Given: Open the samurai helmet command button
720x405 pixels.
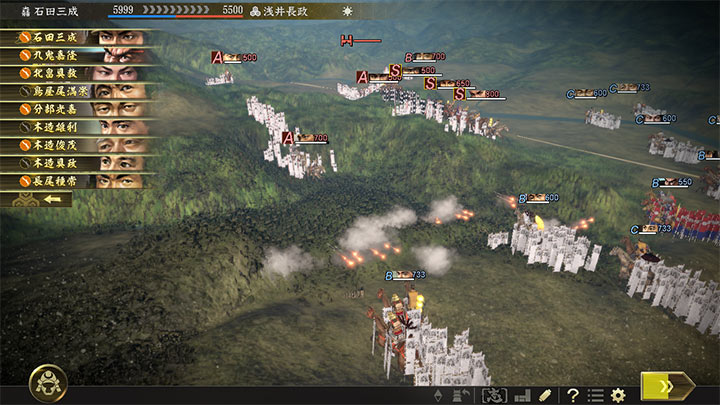Looking at the screenshot, I should coord(48,382).
